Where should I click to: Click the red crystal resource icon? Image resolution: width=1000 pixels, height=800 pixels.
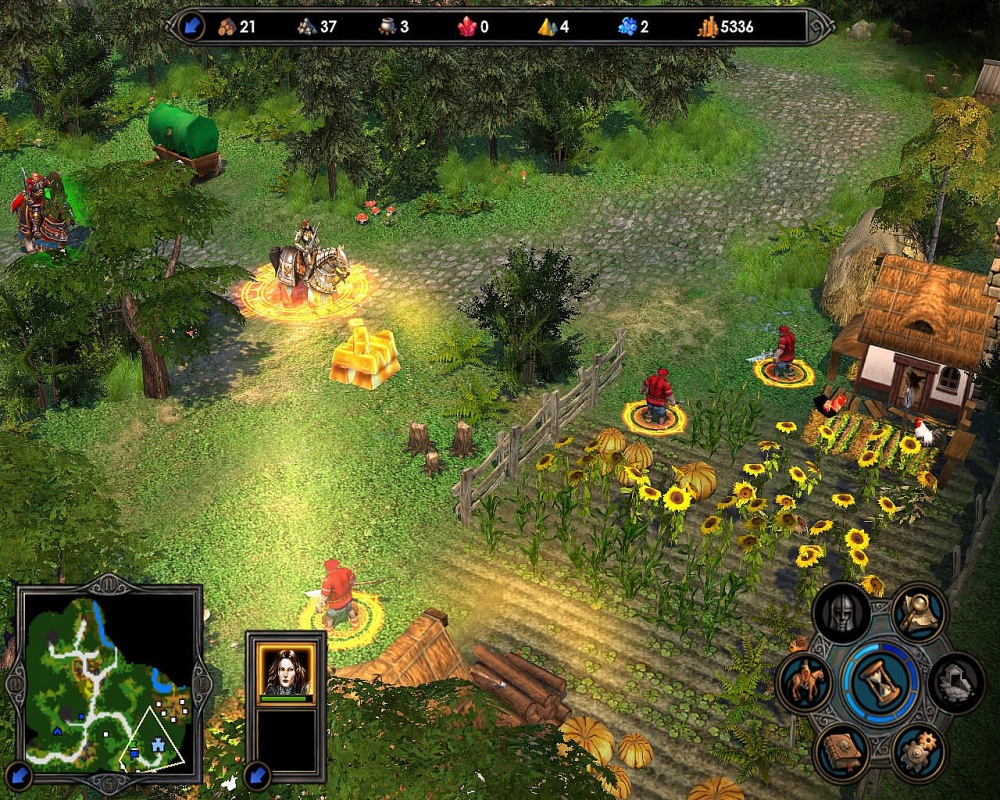coord(467,27)
